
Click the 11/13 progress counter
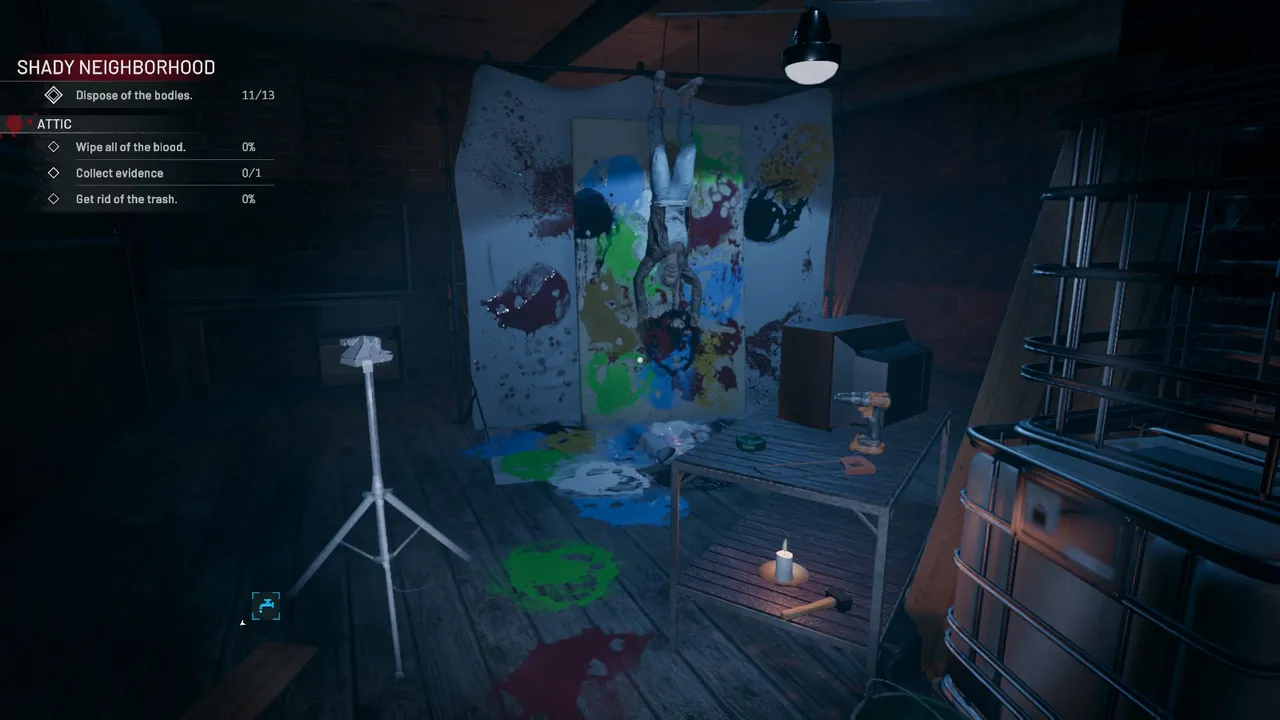pyautogui.click(x=257, y=95)
